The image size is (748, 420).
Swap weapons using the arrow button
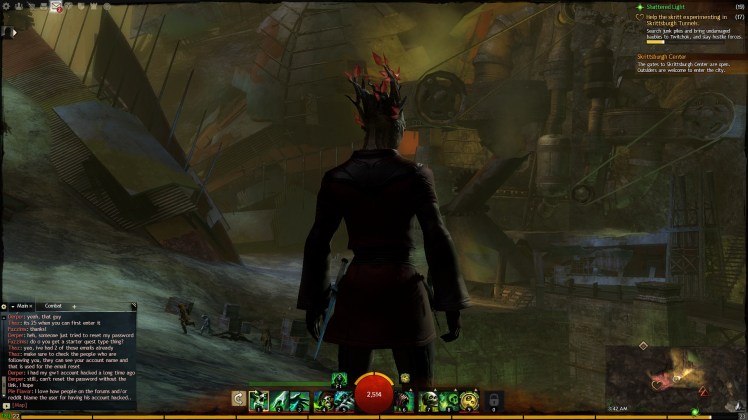pyautogui.click(x=238, y=399)
